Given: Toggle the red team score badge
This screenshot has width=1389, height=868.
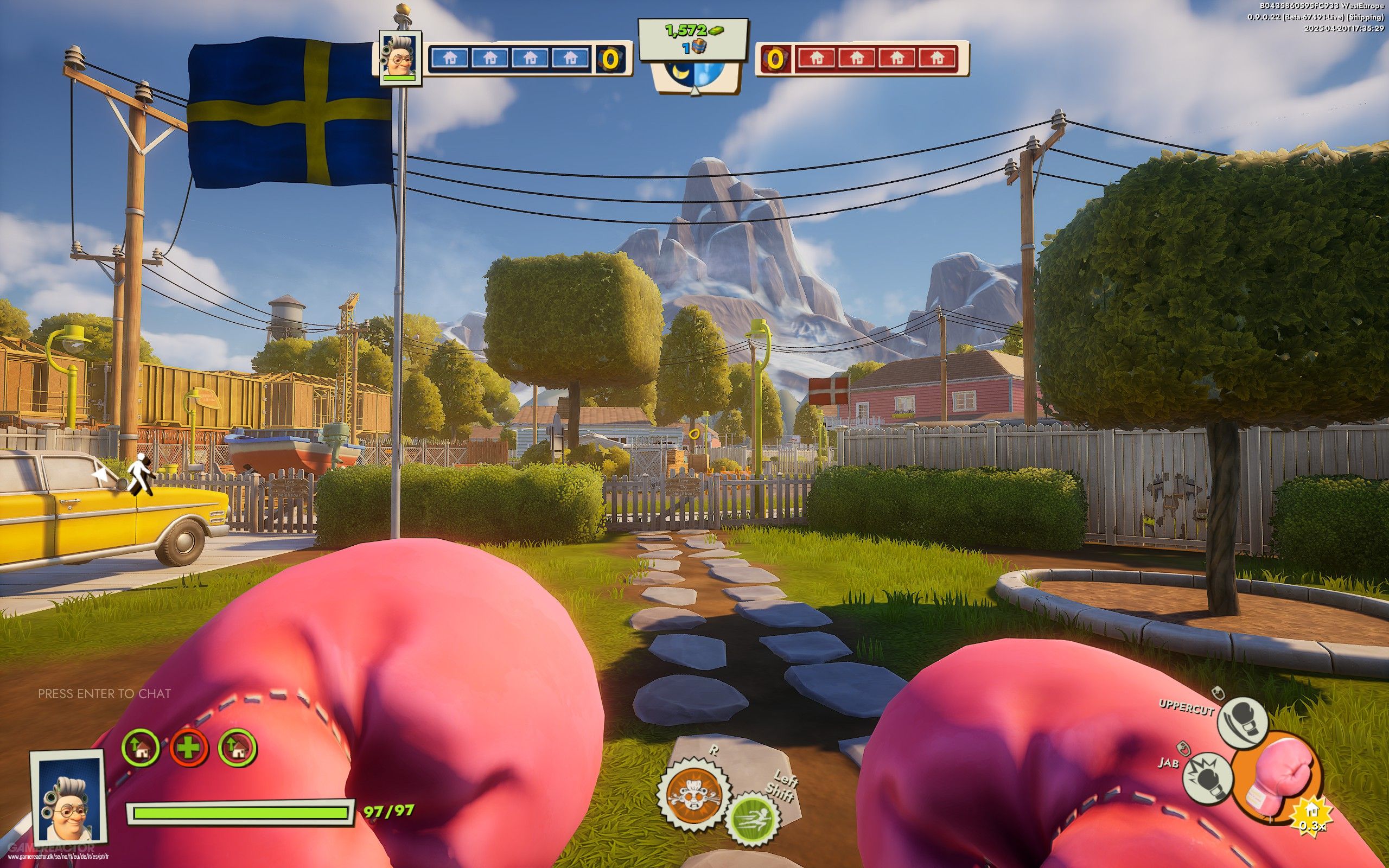Looking at the screenshot, I should (774, 59).
